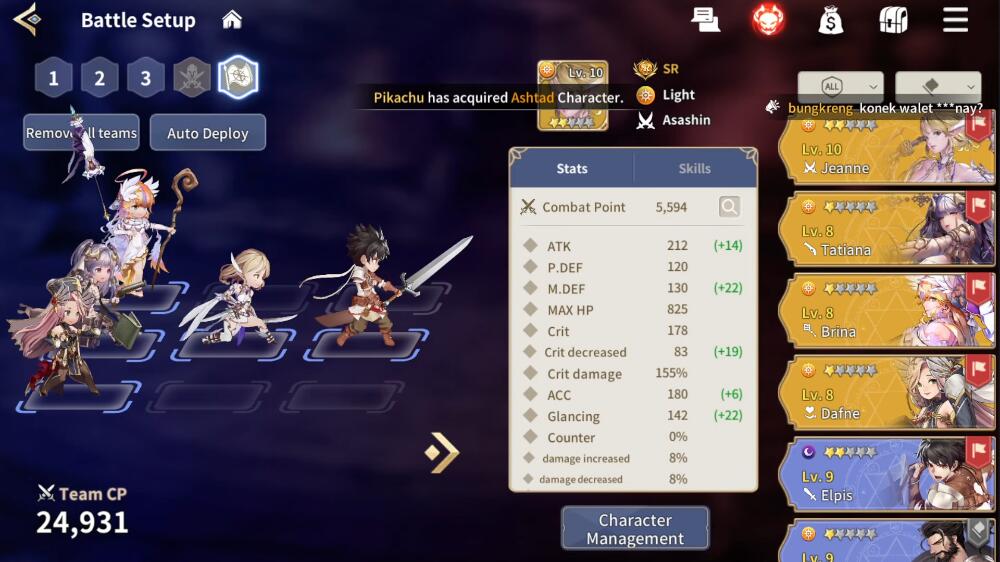This screenshot has width=1000, height=562.
Task: Open the chat messages icon
Action: (x=706, y=20)
